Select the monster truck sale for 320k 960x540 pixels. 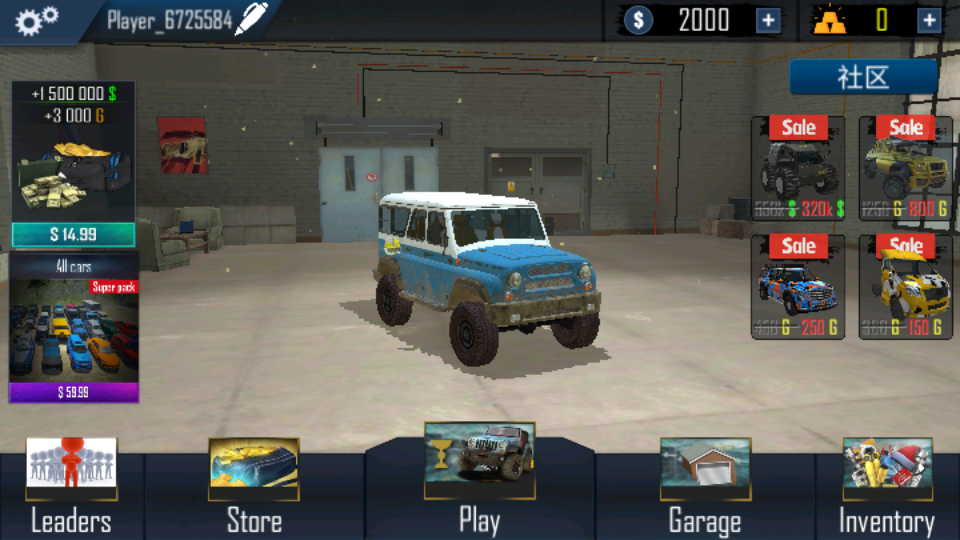[x=797, y=168]
